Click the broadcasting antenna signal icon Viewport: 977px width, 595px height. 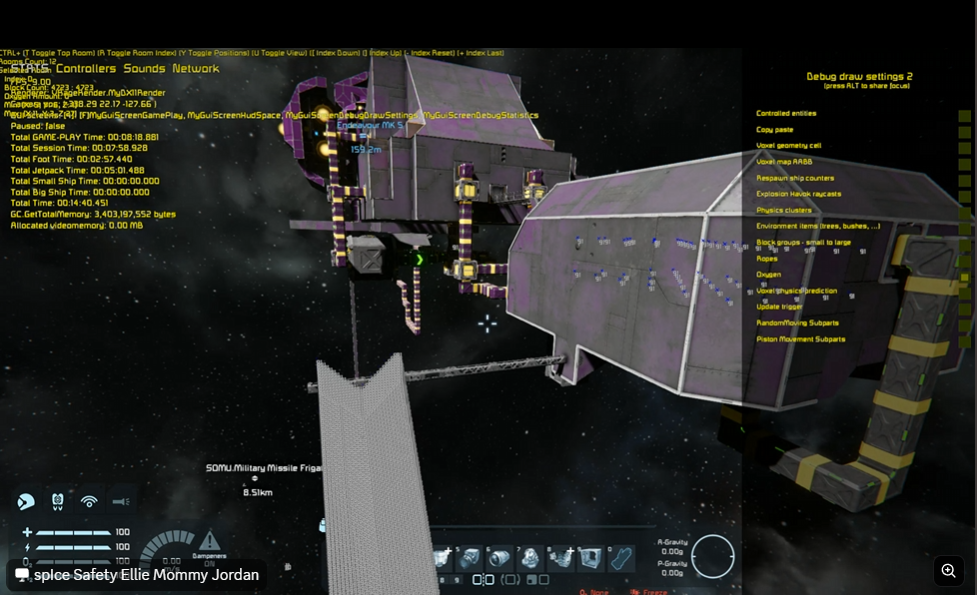click(89, 501)
